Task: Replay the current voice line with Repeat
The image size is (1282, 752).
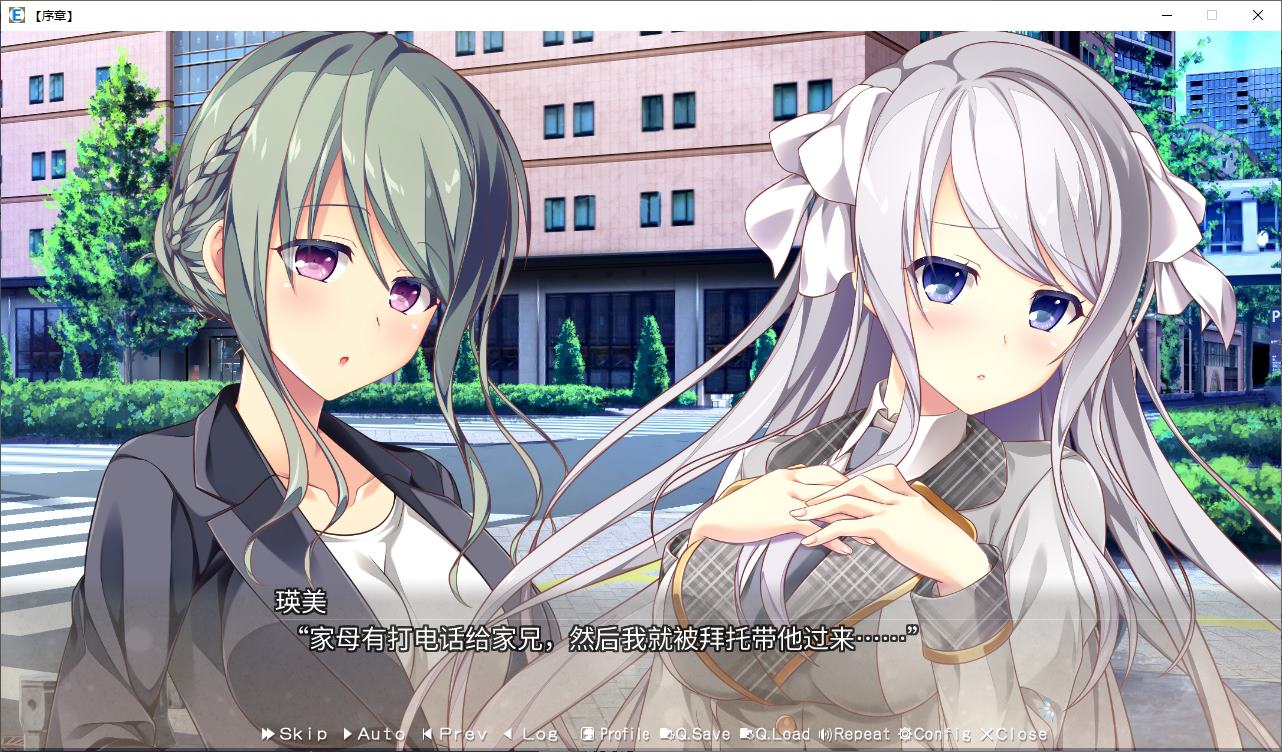Action: click(x=855, y=734)
